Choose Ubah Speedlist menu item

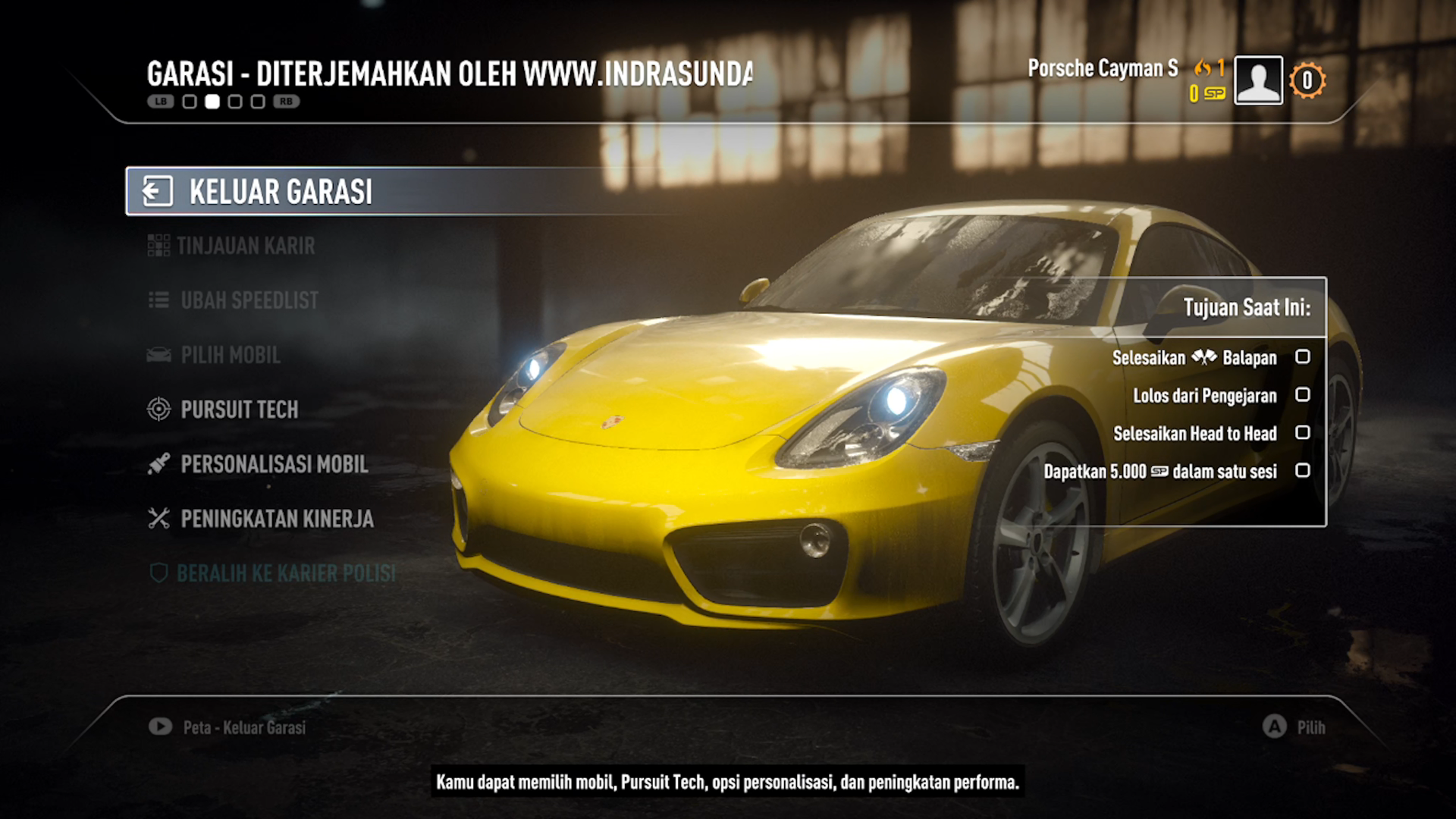[x=249, y=300]
